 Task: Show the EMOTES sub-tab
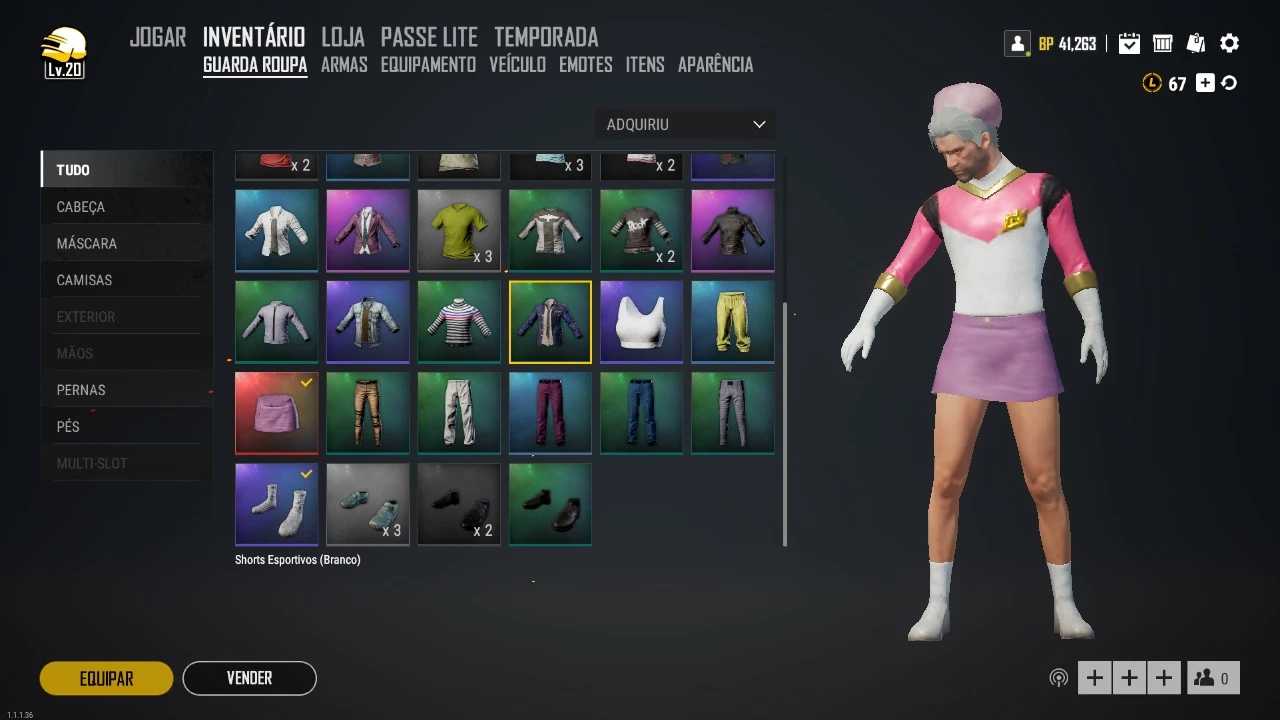coord(586,65)
